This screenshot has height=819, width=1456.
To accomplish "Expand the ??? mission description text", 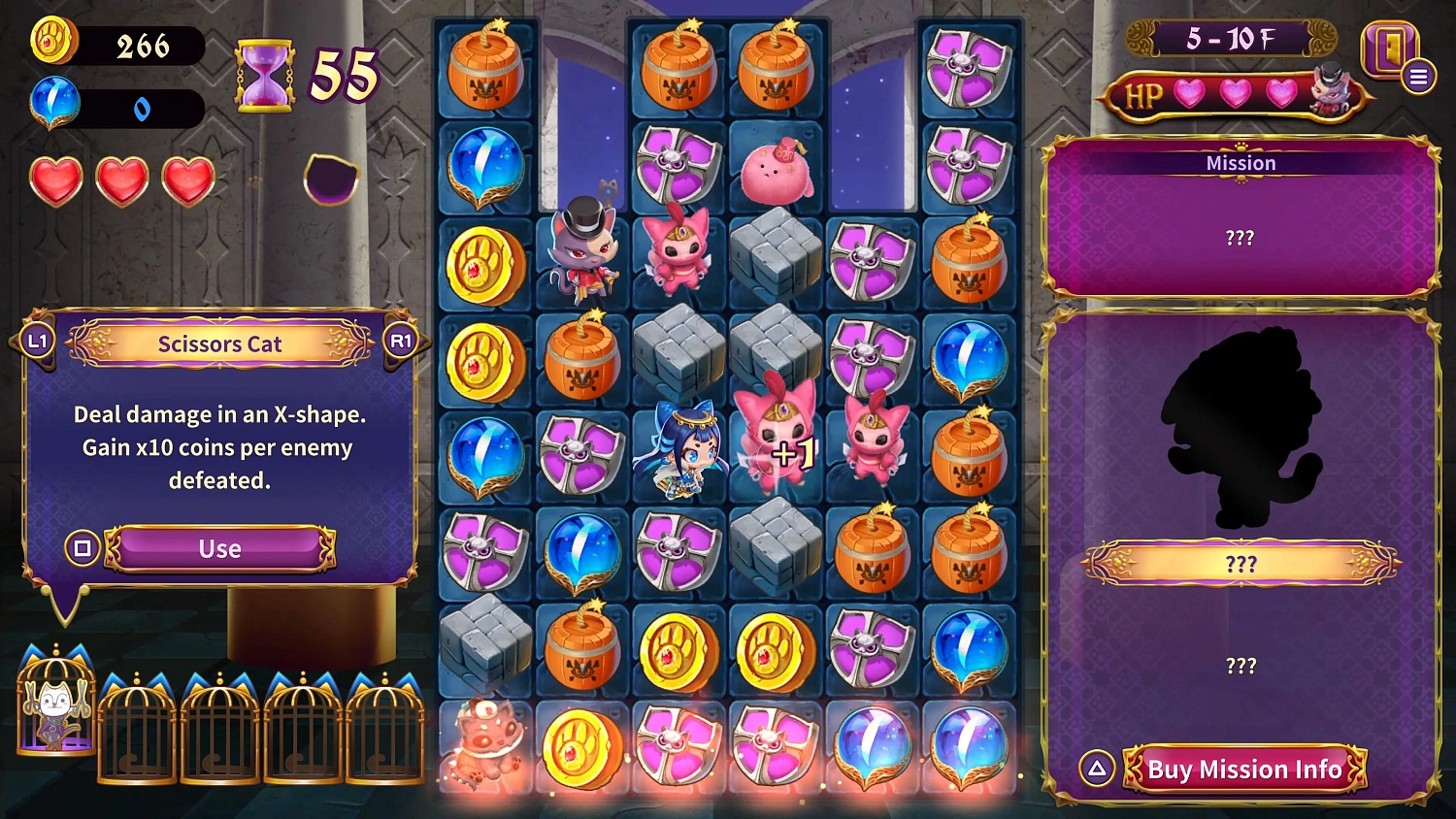I will [x=1241, y=237].
